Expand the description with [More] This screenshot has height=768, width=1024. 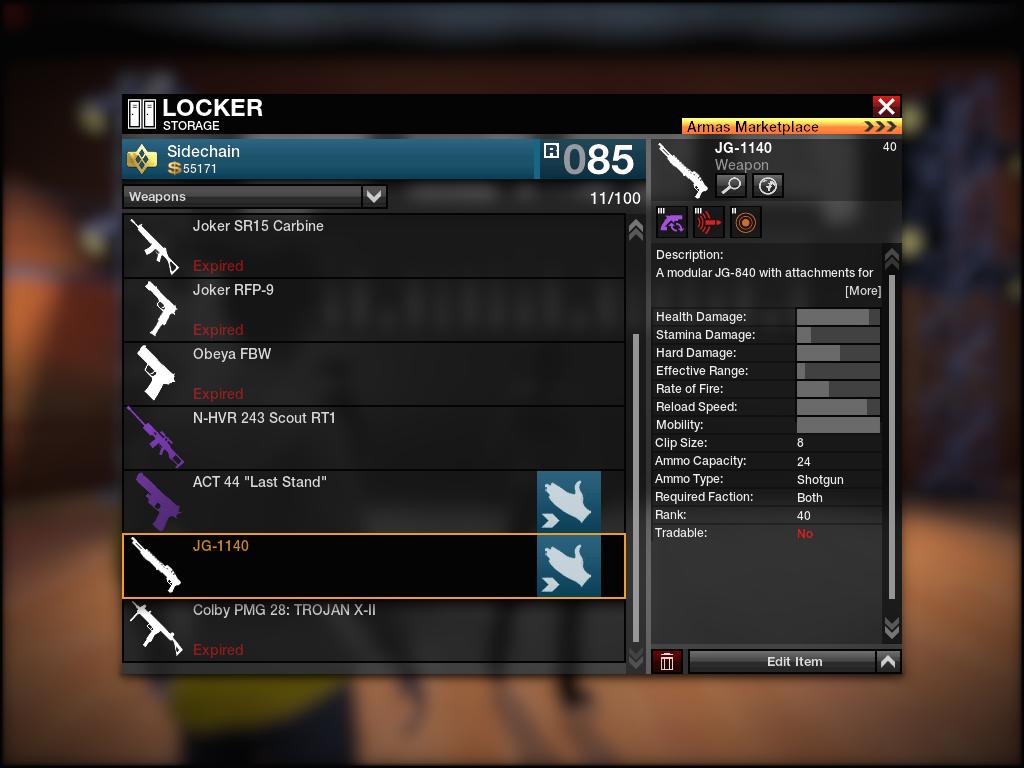tap(862, 291)
